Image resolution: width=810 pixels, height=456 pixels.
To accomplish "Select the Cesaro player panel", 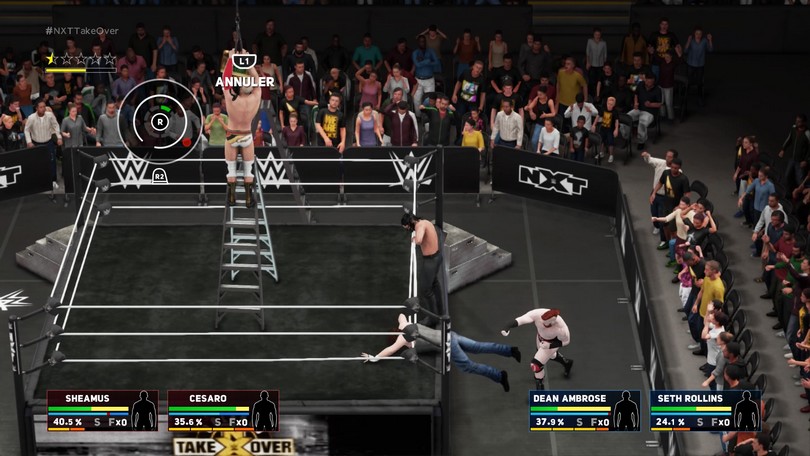I will pos(222,410).
